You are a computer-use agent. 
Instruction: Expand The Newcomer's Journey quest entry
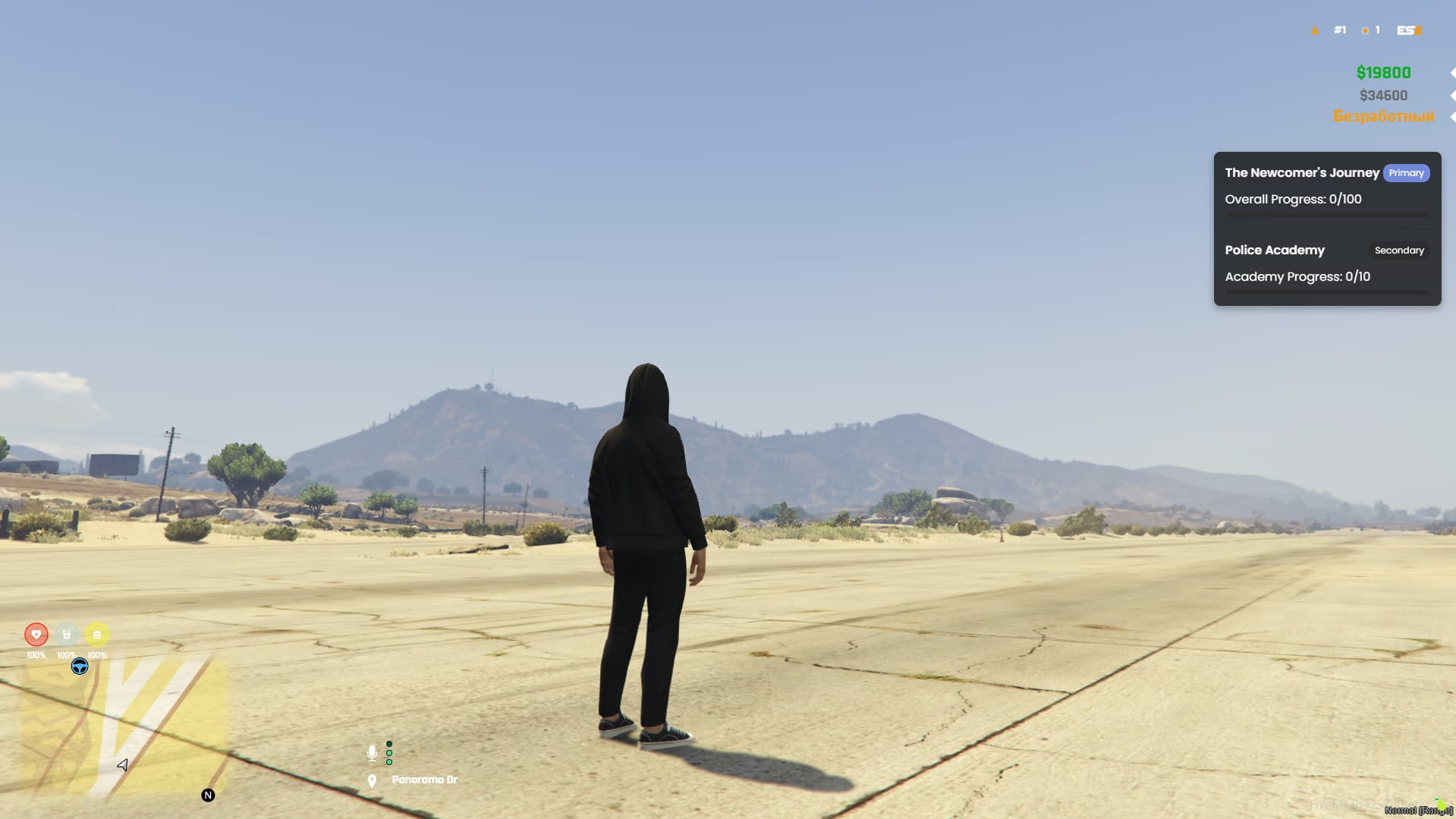point(1302,172)
